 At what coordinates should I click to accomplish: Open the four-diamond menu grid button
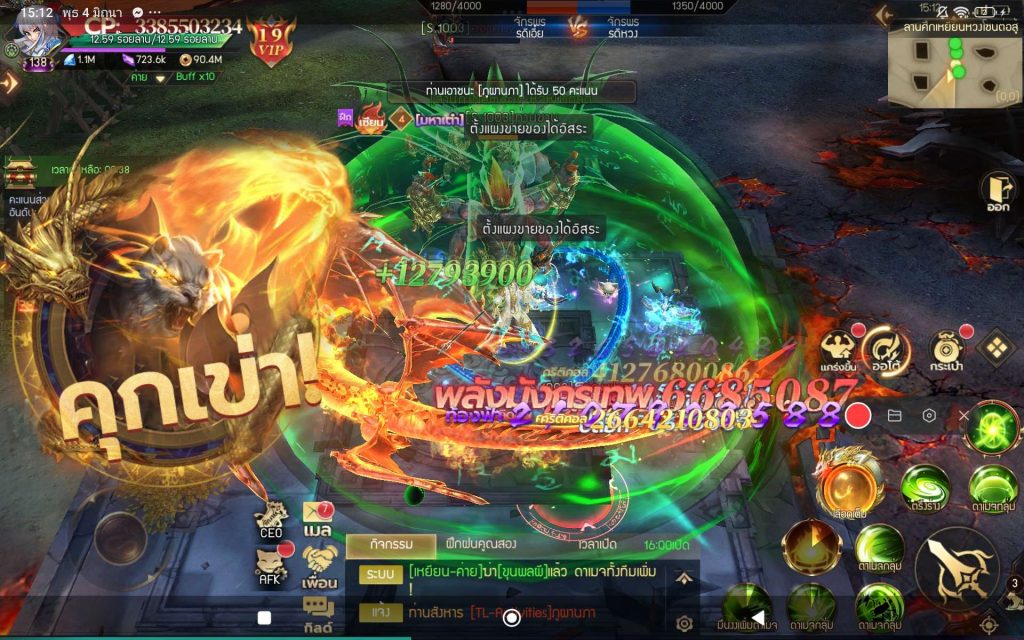click(x=995, y=348)
